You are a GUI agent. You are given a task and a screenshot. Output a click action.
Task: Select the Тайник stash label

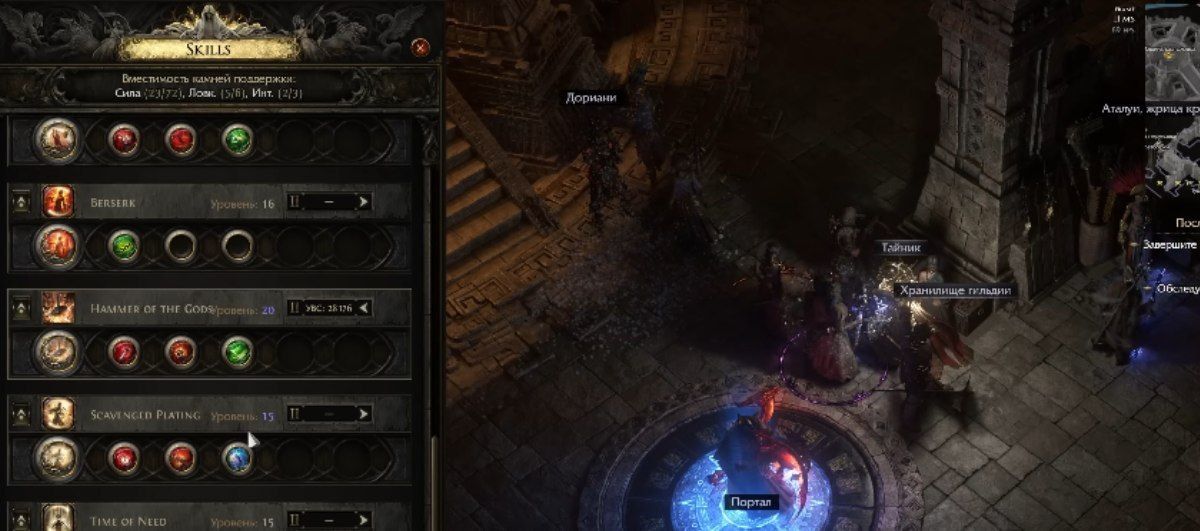coord(900,247)
